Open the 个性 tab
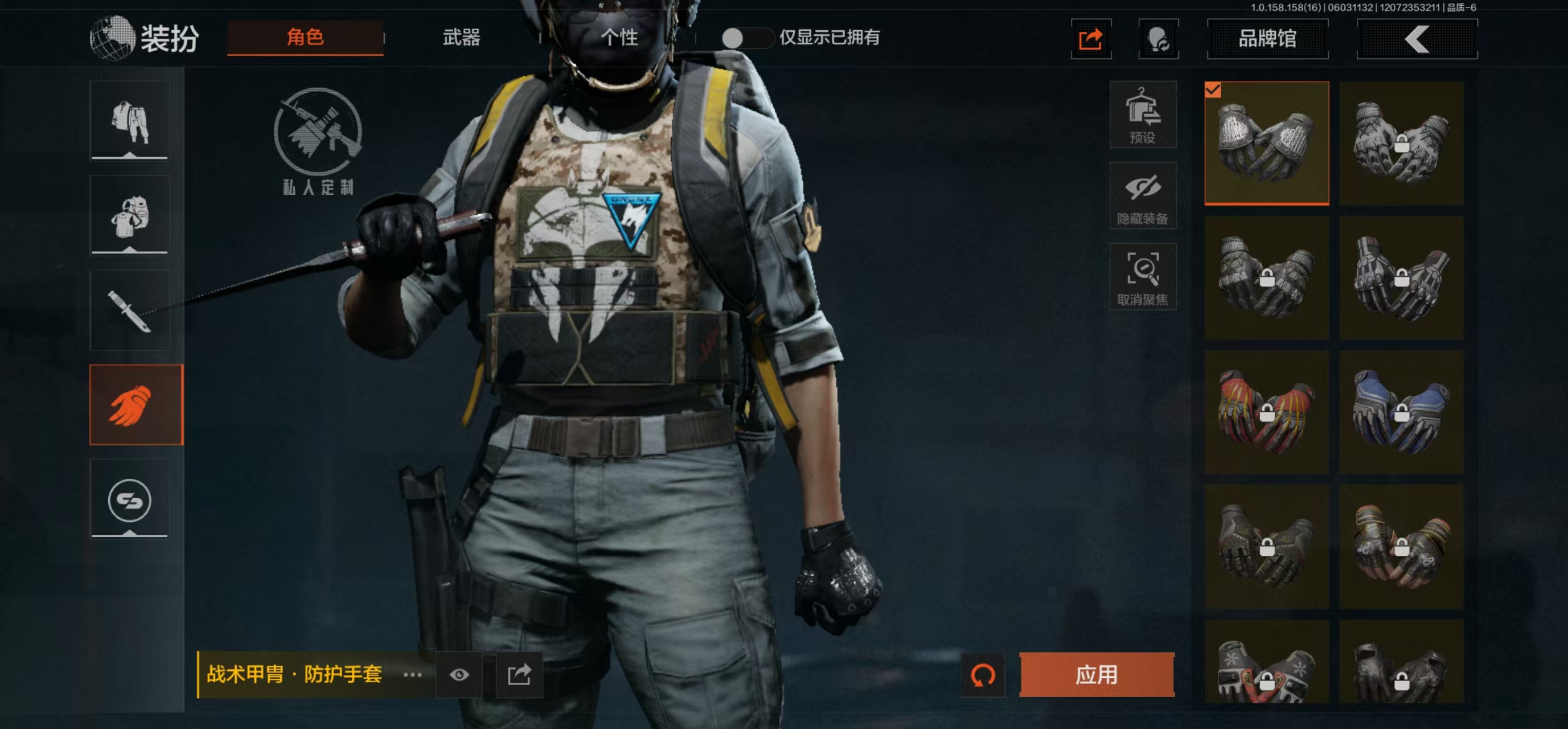The width and height of the screenshot is (1568, 729). point(618,38)
